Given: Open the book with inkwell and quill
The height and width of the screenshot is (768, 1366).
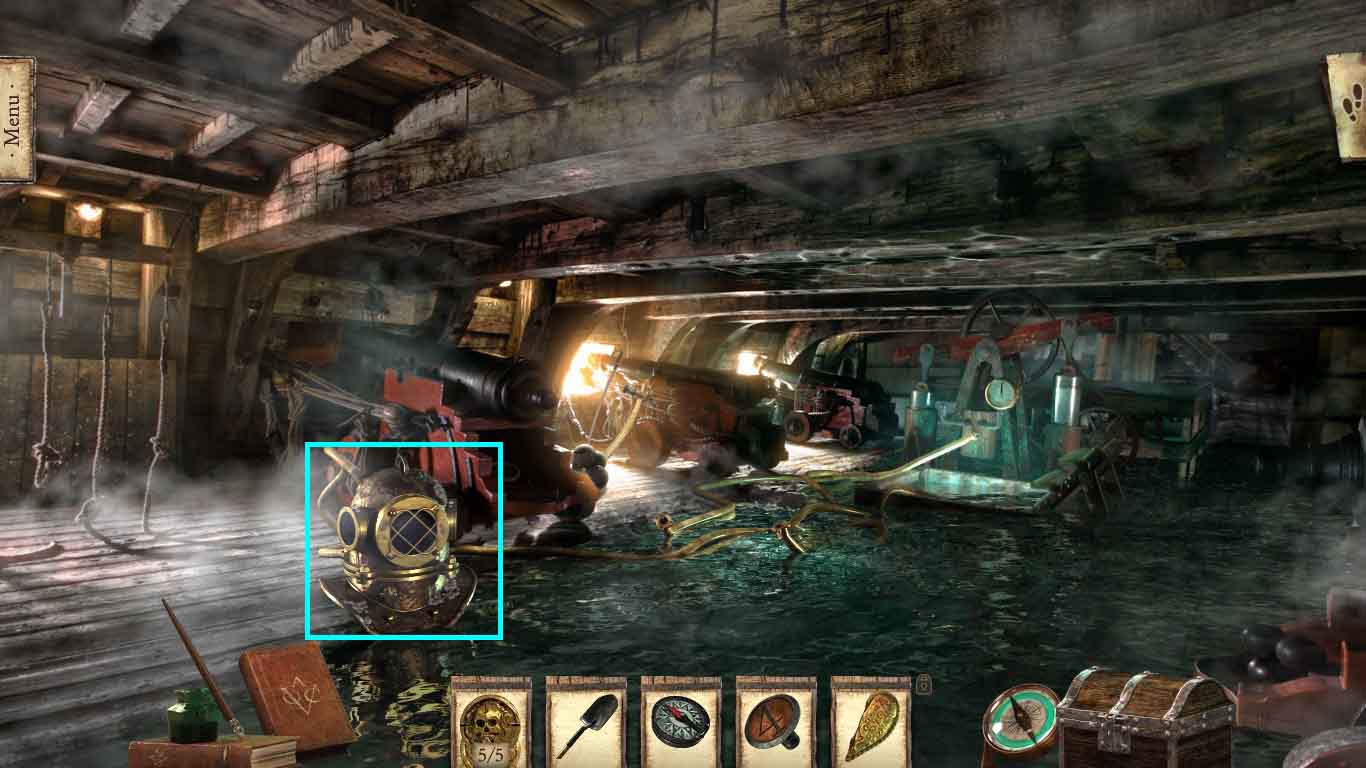Looking at the screenshot, I should click(210, 745).
